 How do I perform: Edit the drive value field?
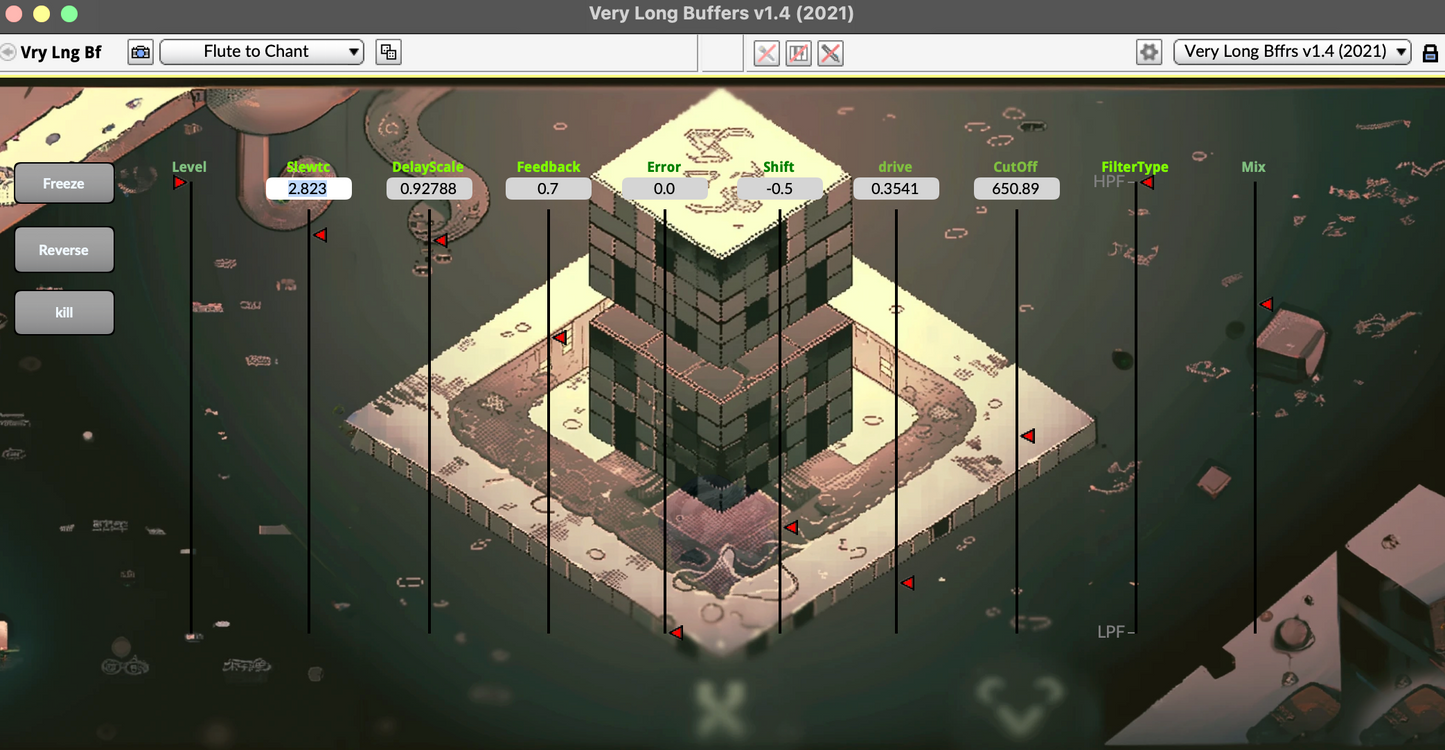(896, 188)
